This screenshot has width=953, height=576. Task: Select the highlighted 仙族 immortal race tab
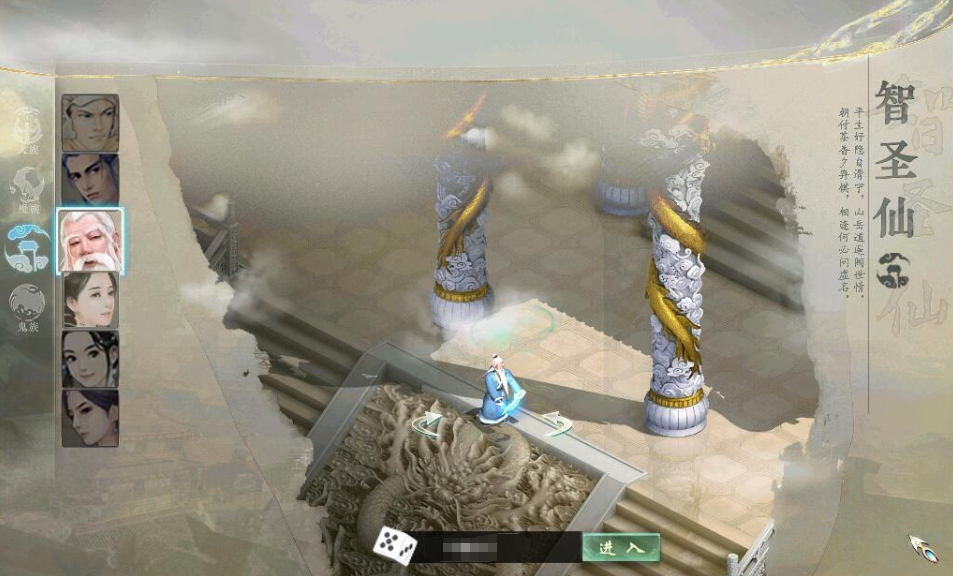pos(27,245)
